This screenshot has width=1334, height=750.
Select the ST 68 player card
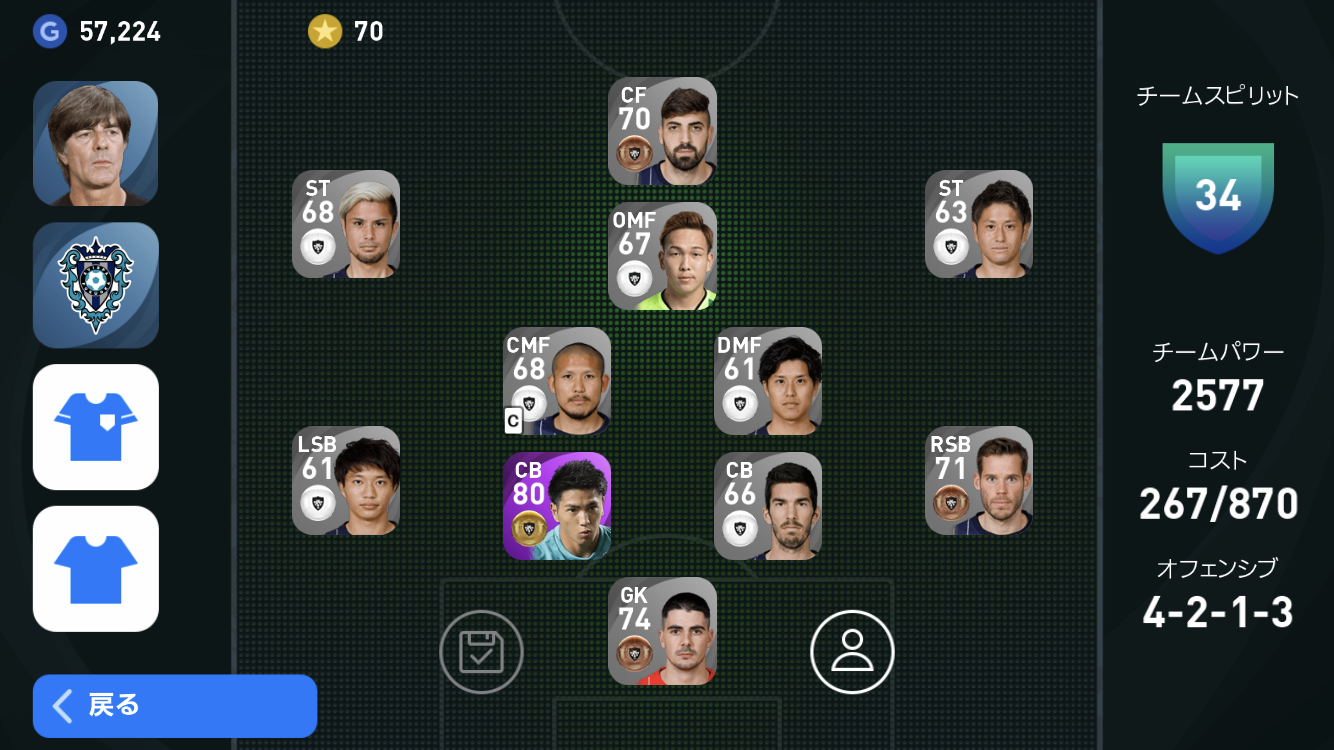[x=346, y=224]
